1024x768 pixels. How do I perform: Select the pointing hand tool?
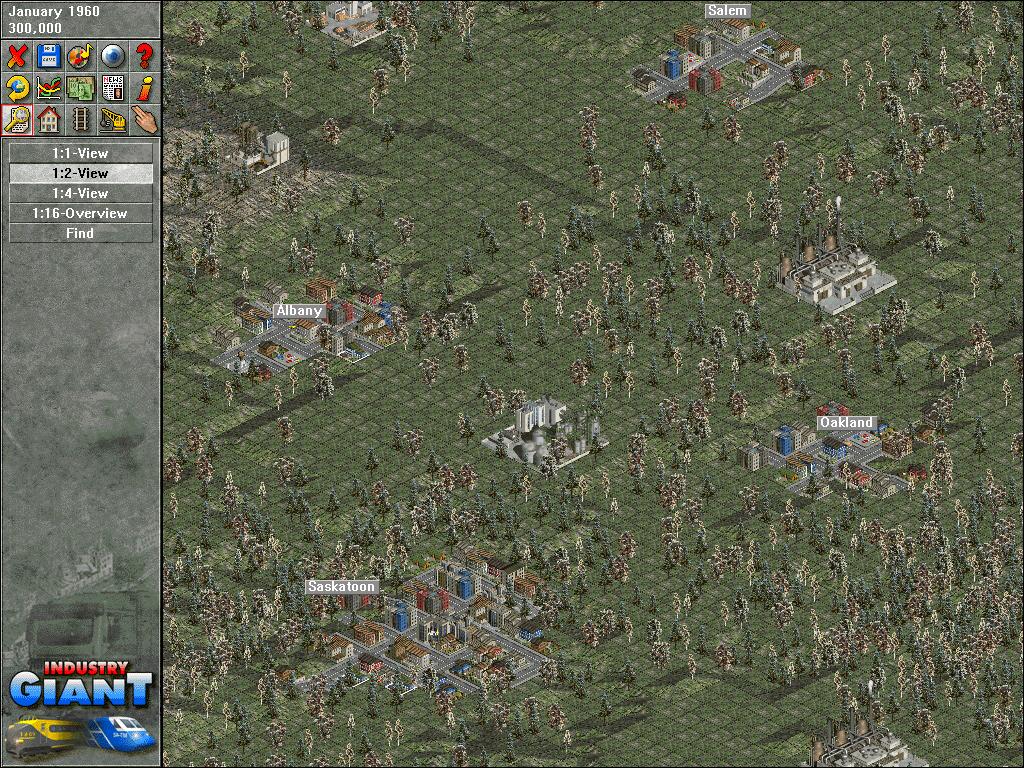[145, 120]
